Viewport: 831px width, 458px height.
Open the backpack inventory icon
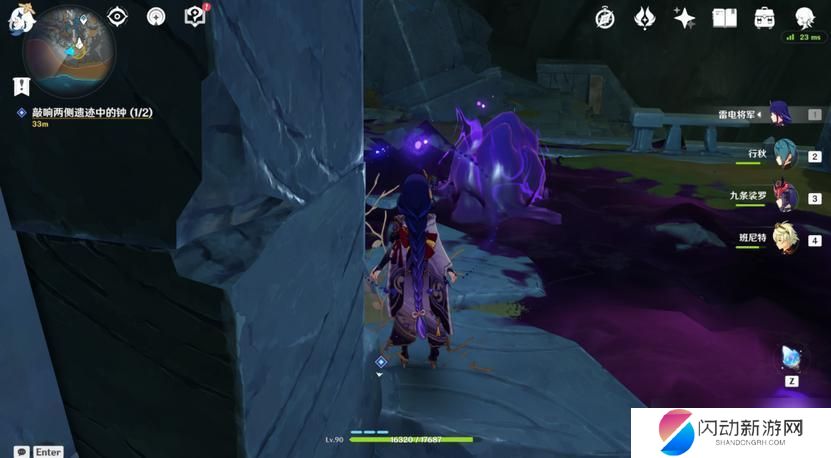click(x=765, y=17)
